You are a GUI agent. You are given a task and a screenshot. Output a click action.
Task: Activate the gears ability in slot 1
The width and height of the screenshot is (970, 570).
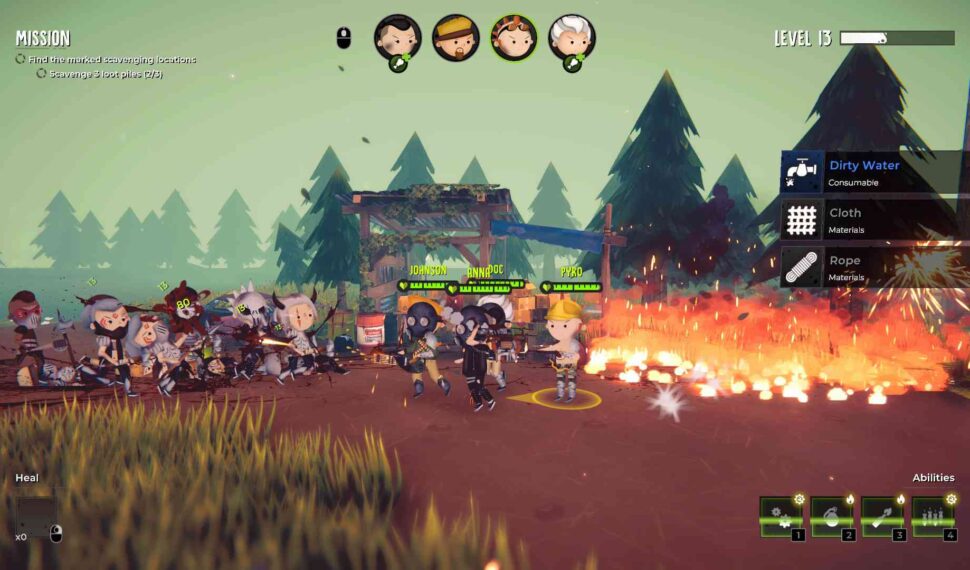pyautogui.click(x=781, y=517)
